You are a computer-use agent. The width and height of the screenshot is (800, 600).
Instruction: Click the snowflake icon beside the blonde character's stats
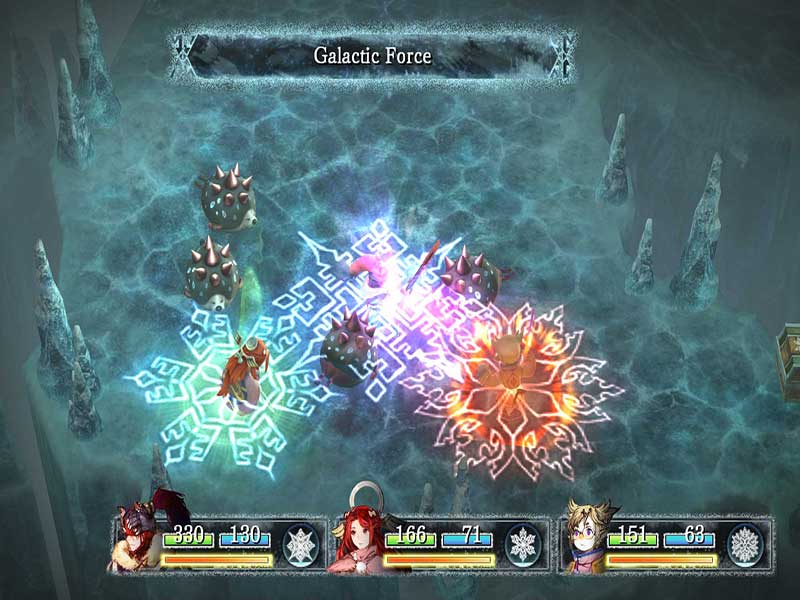pos(744,545)
